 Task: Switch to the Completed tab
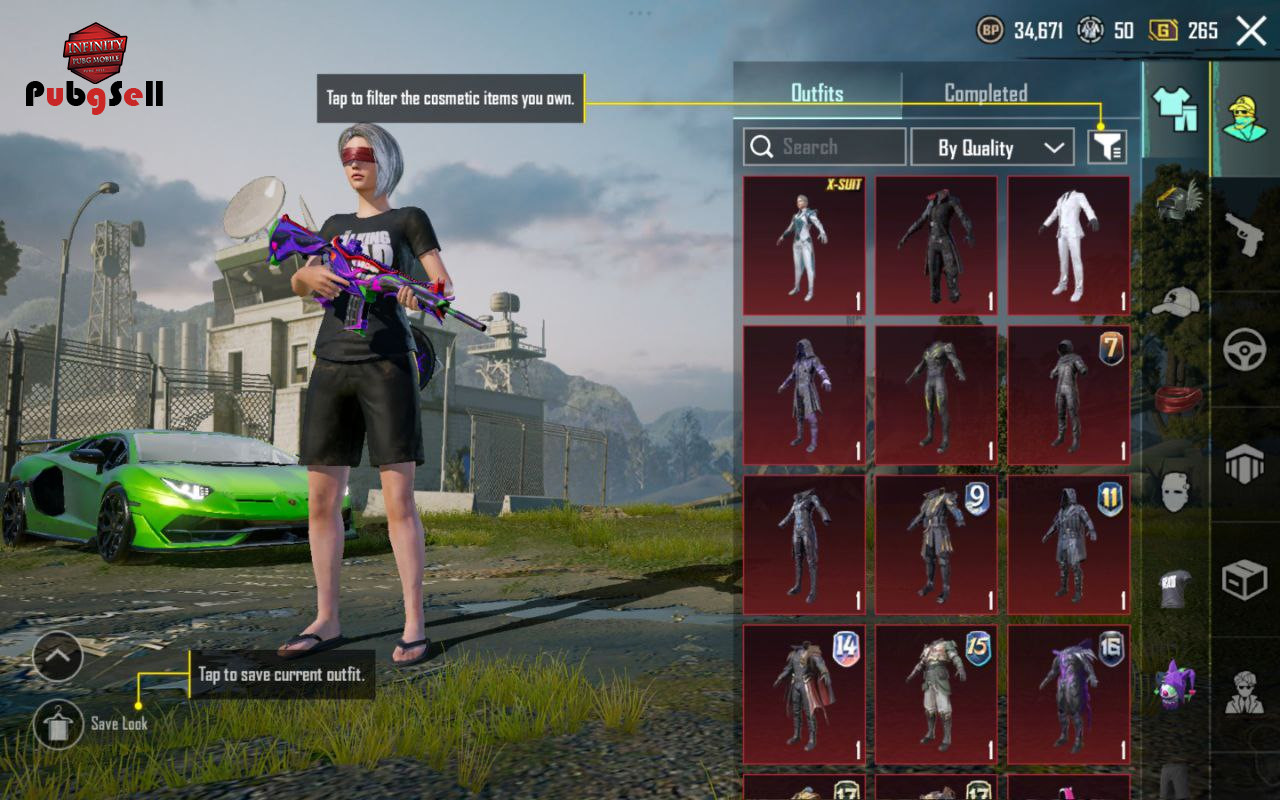pos(985,93)
